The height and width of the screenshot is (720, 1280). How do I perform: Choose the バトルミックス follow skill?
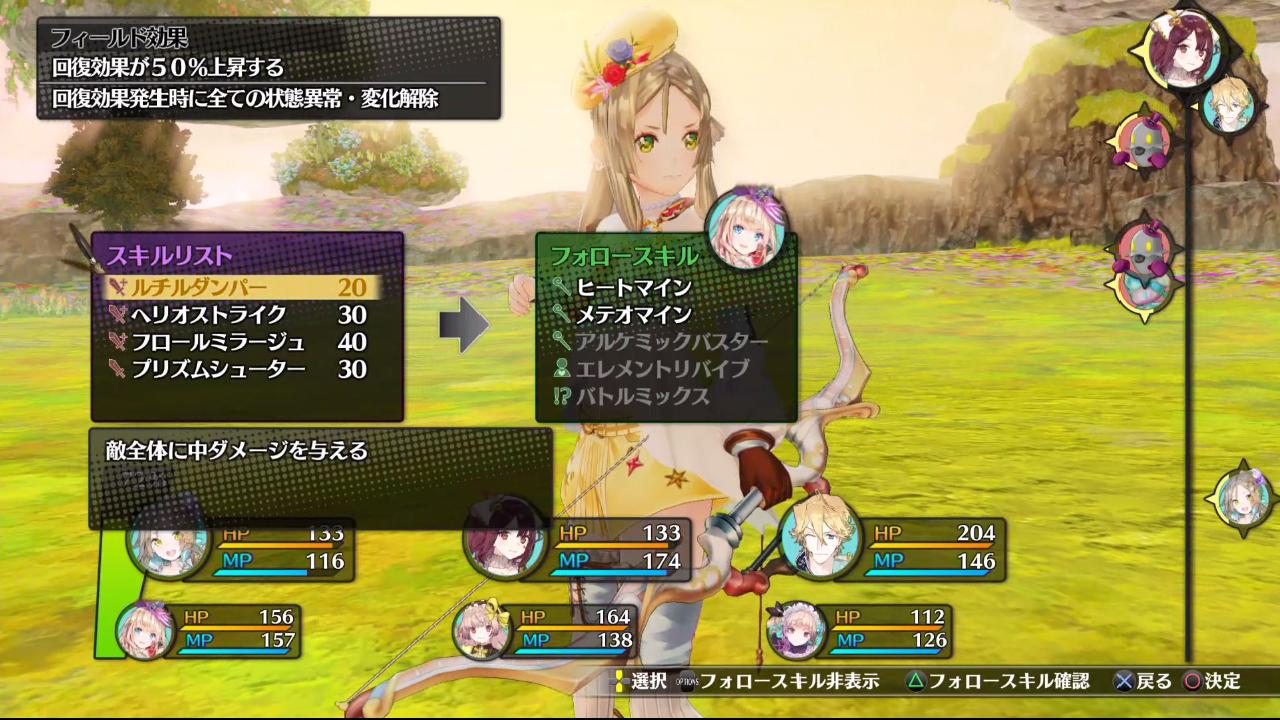[x=642, y=396]
